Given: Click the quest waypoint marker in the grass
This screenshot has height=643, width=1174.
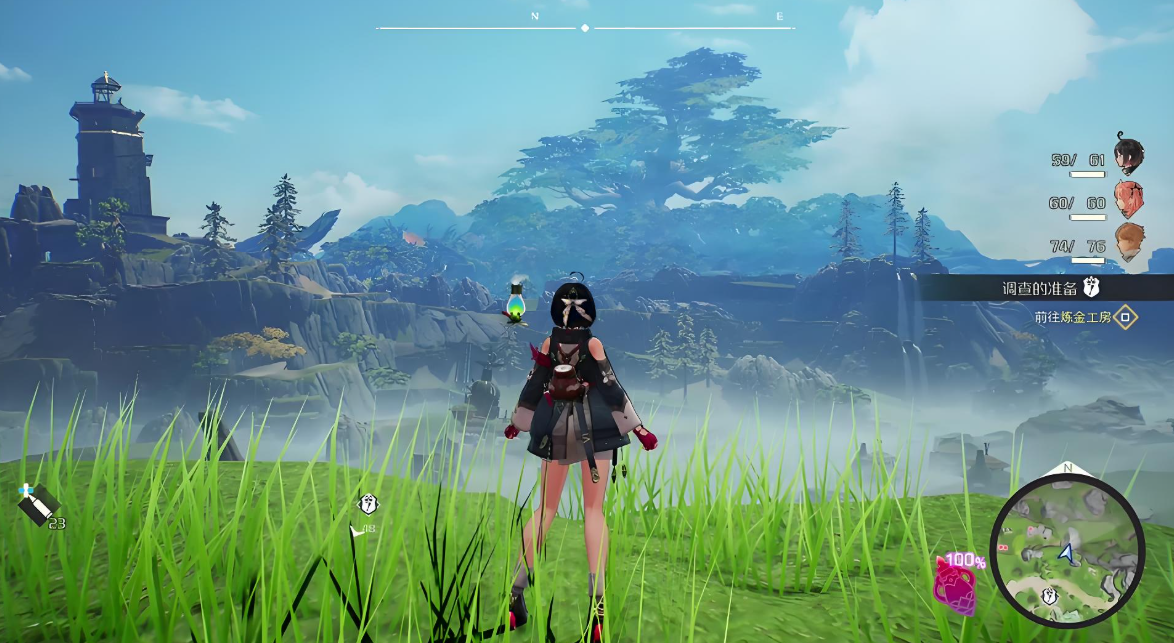Looking at the screenshot, I should point(368,504).
